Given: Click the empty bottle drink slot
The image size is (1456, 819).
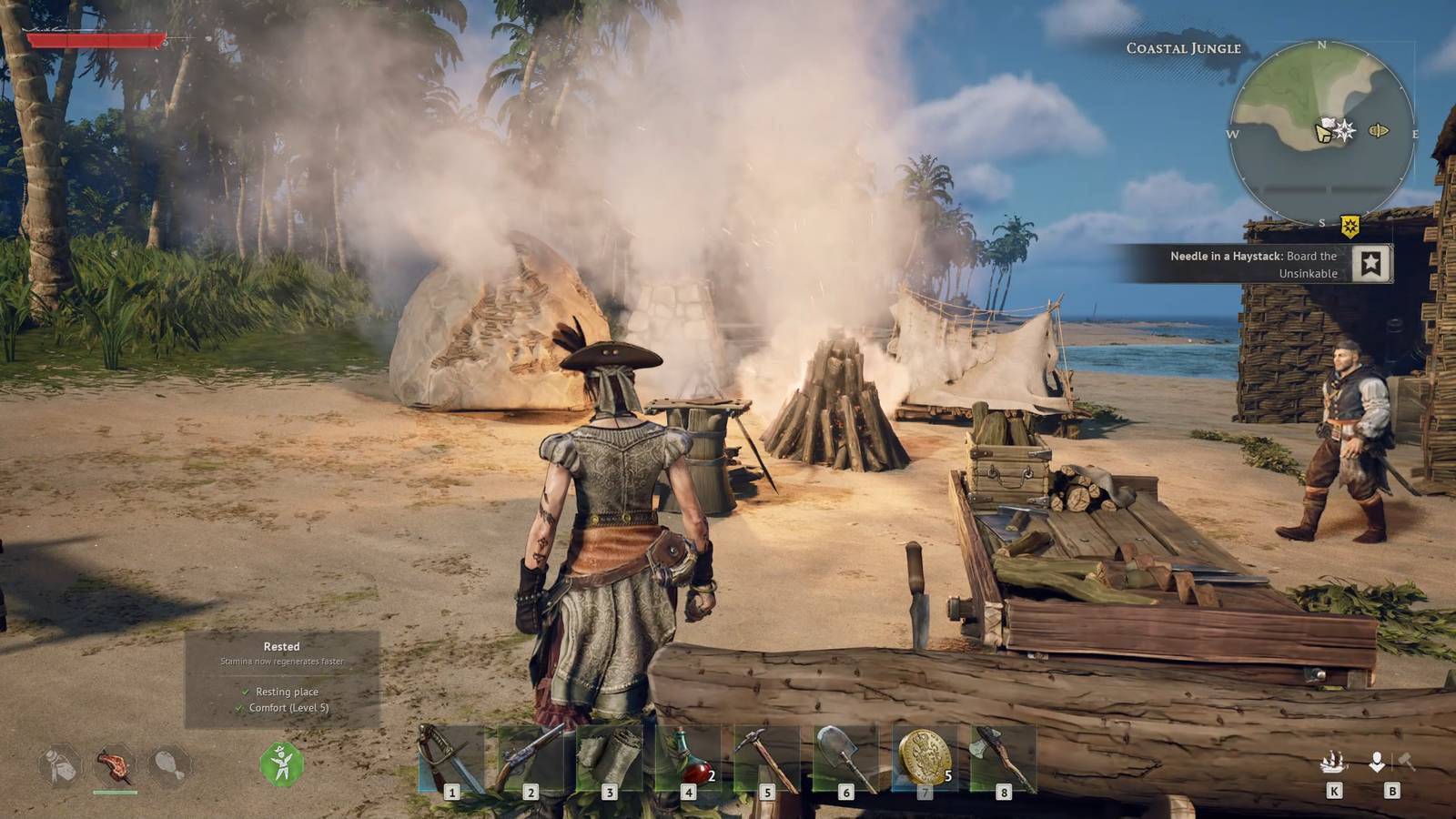Looking at the screenshot, I should (x=60, y=765).
